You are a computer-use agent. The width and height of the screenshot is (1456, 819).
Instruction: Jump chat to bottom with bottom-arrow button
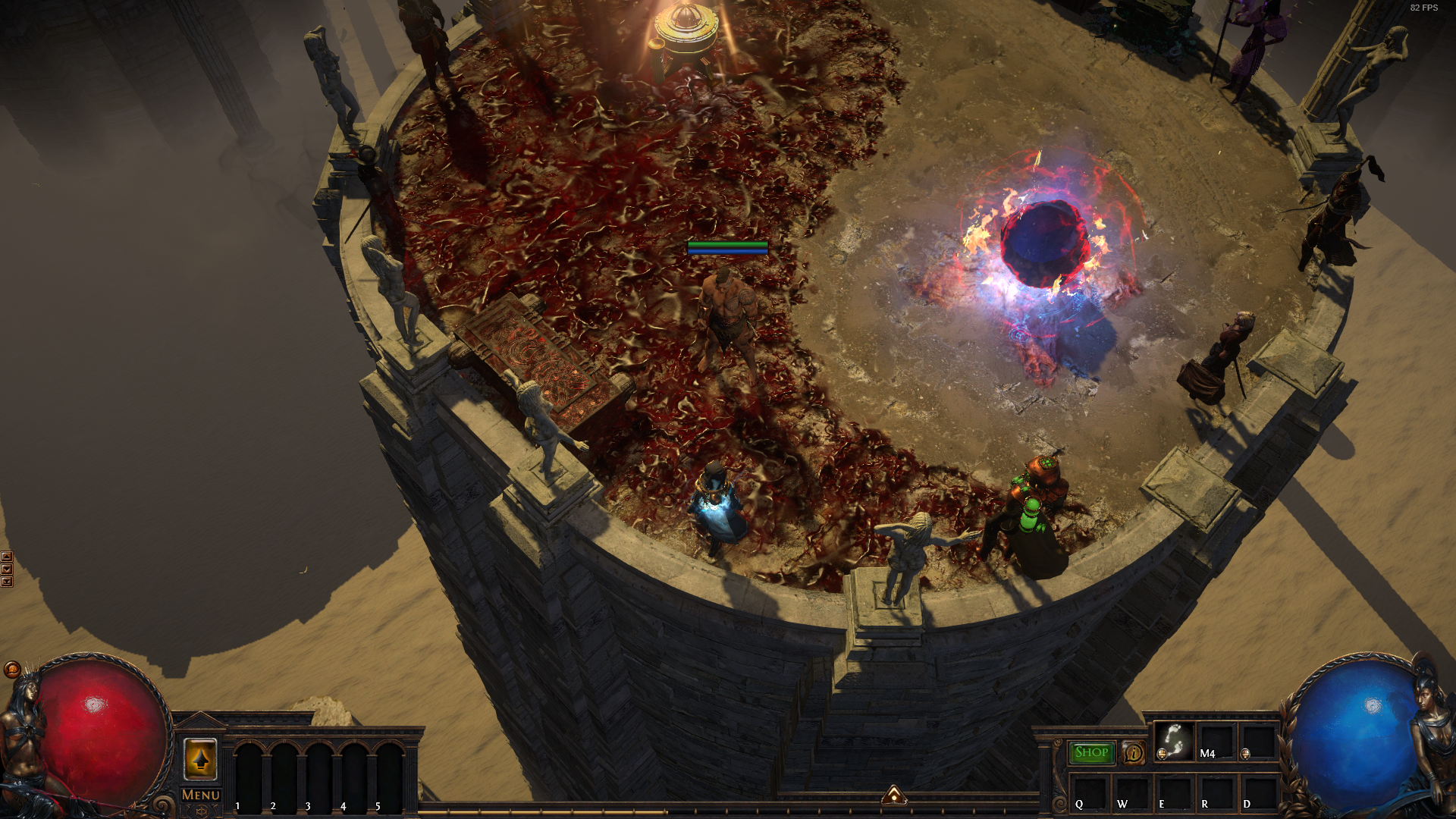point(7,582)
